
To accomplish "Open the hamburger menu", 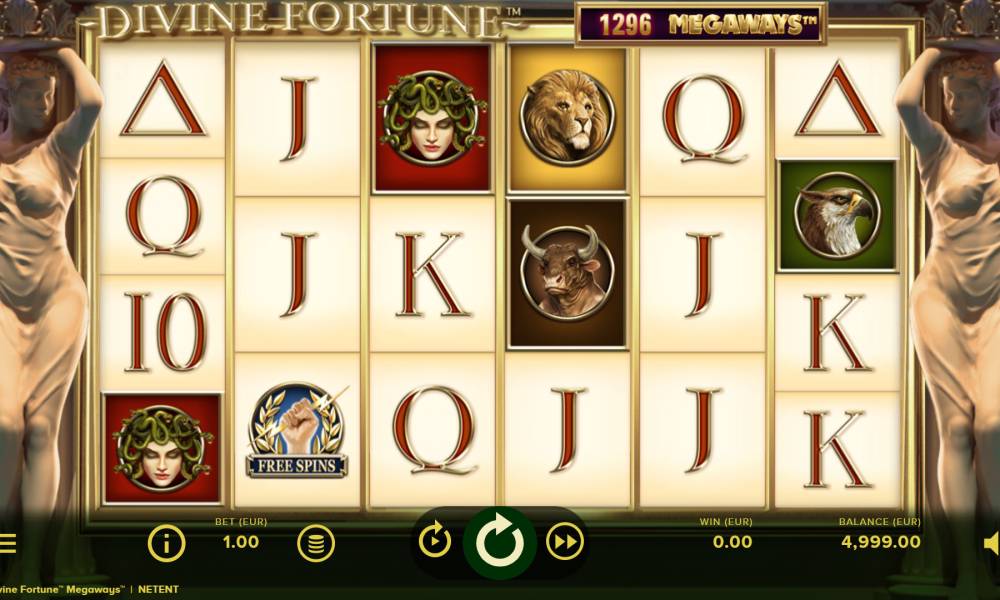I will coord(8,544).
